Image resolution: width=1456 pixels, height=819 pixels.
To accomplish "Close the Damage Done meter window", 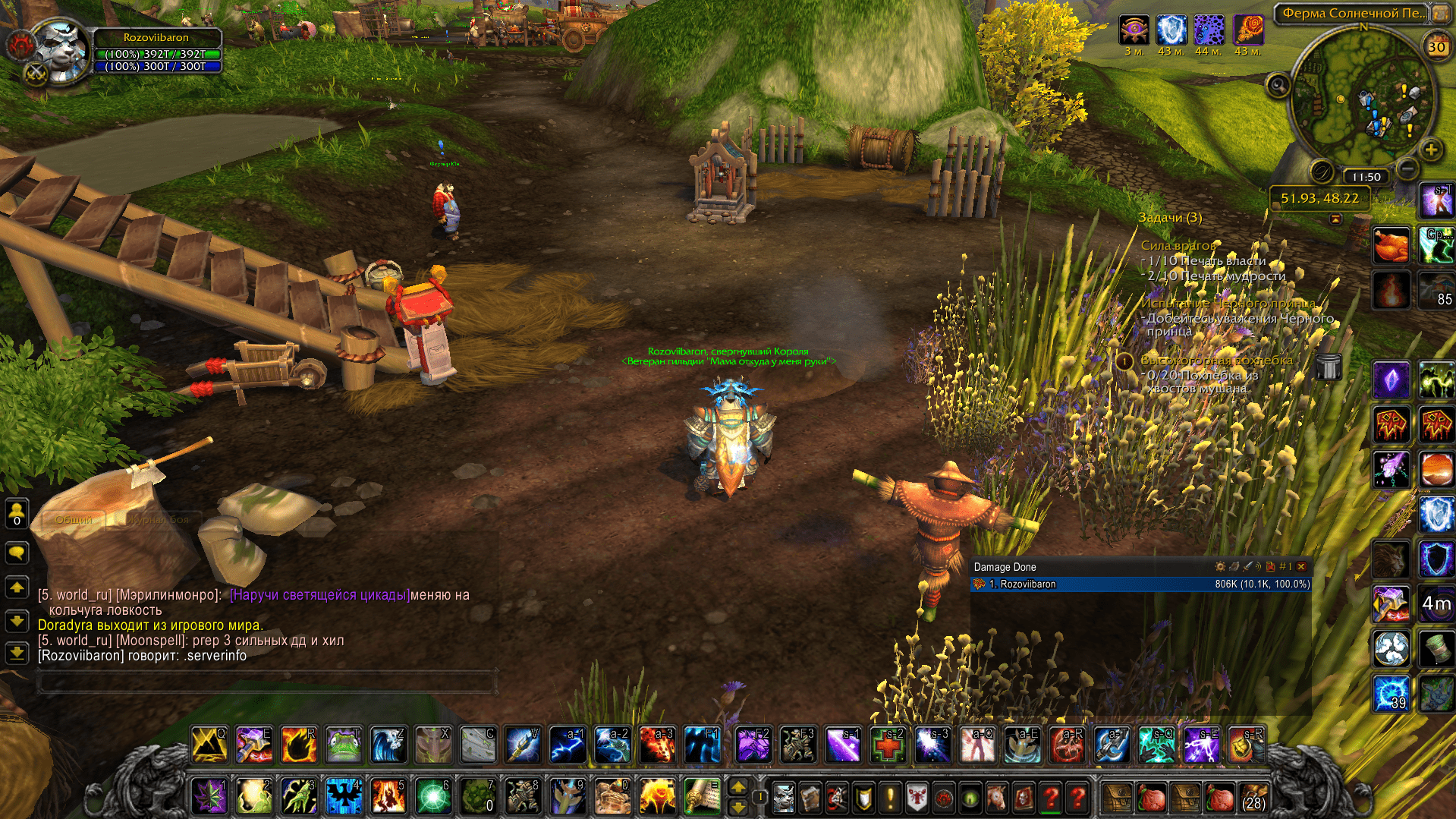I will (x=1302, y=567).
